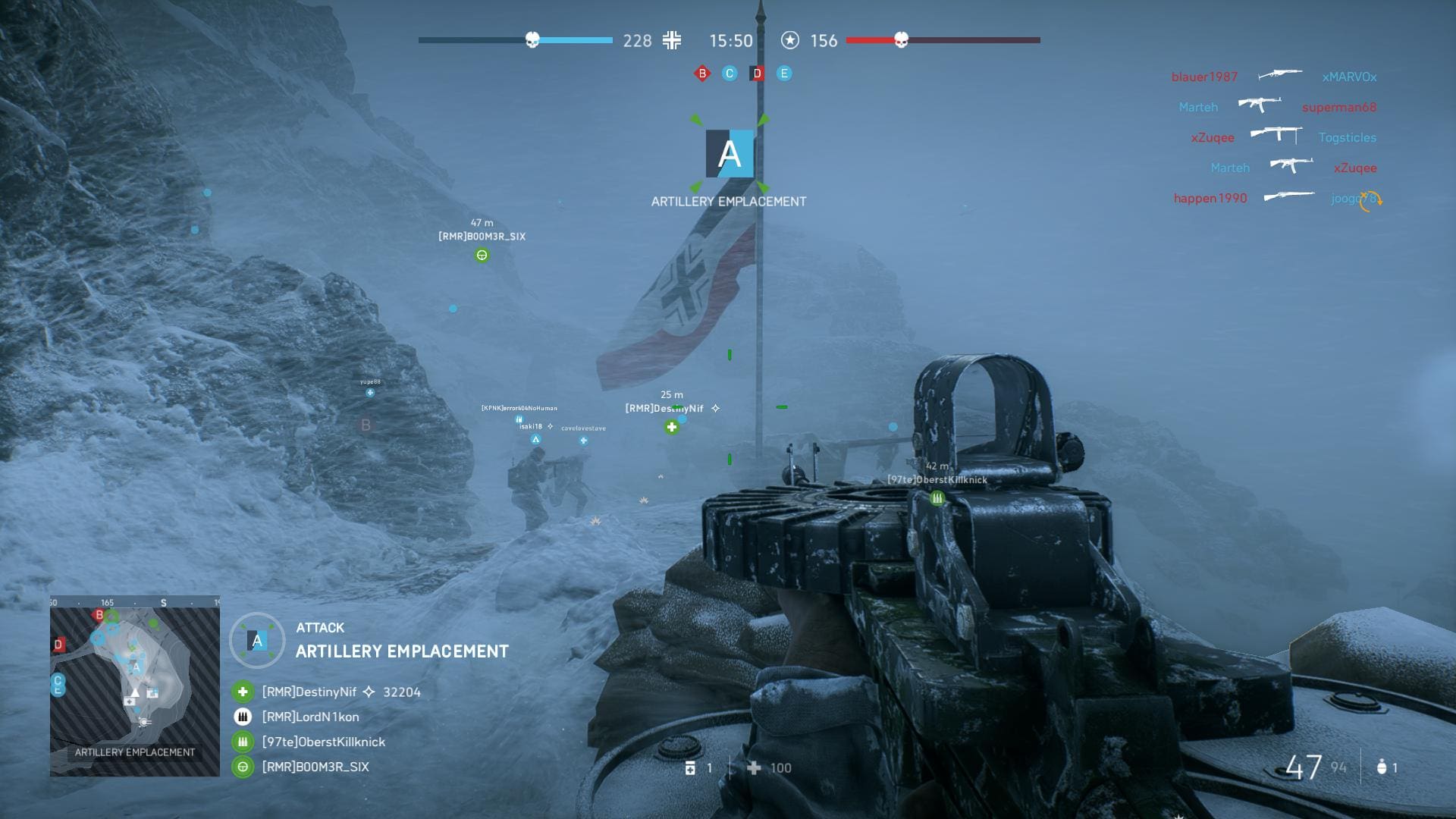Select the C objective flag in the top bar
Image resolution: width=1456 pixels, height=819 pixels.
coord(730,74)
